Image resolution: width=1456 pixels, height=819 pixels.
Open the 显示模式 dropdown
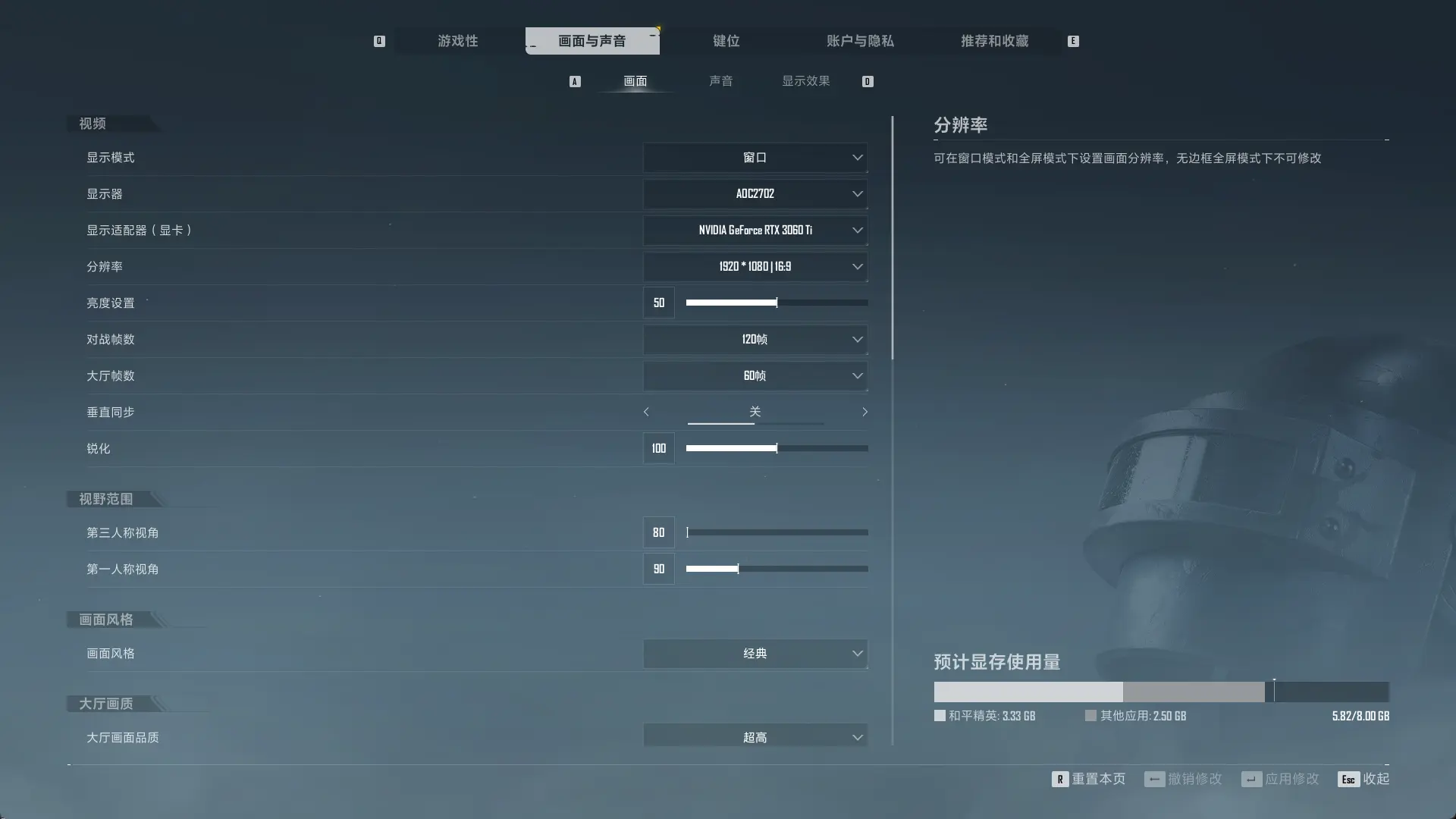tap(755, 157)
